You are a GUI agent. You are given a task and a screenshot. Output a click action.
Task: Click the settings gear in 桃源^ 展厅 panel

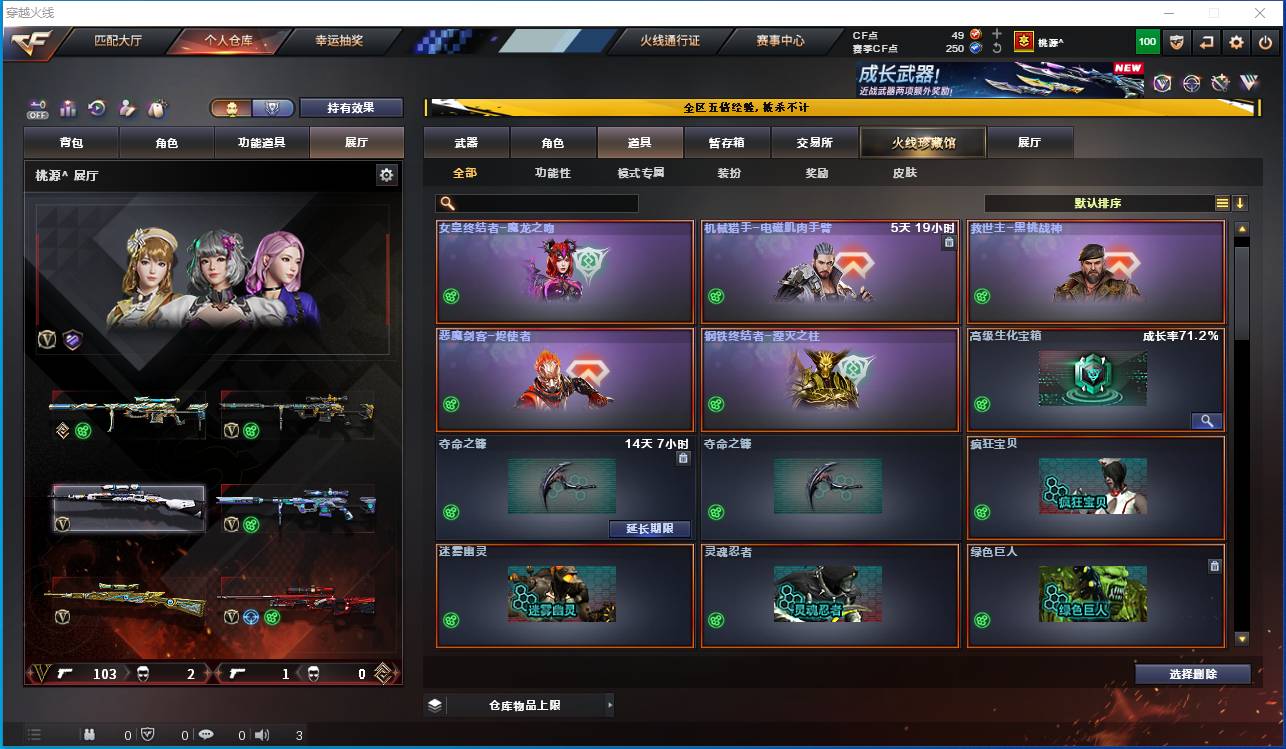coord(385,174)
